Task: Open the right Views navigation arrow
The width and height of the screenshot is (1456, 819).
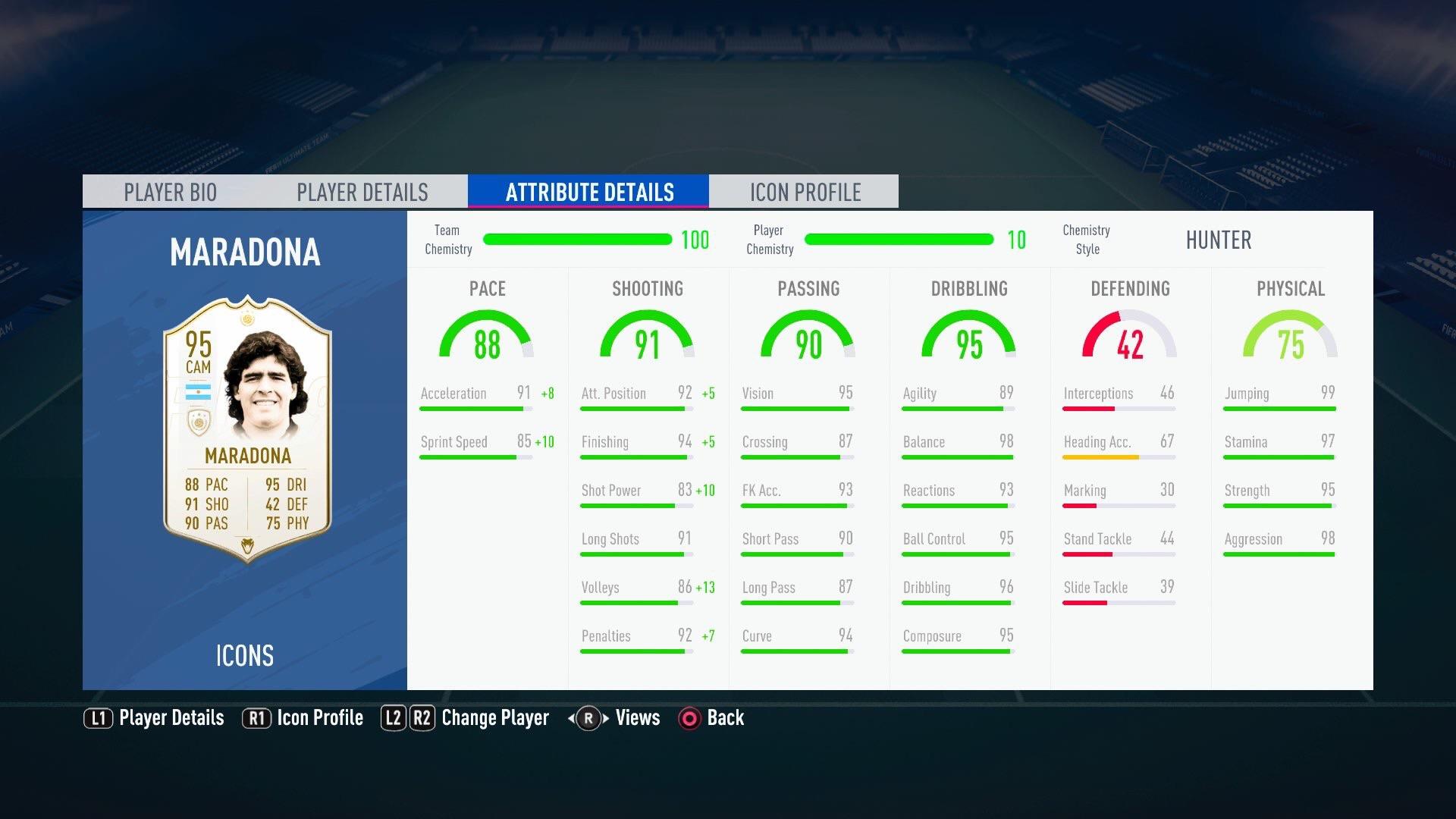Action: 604,718
